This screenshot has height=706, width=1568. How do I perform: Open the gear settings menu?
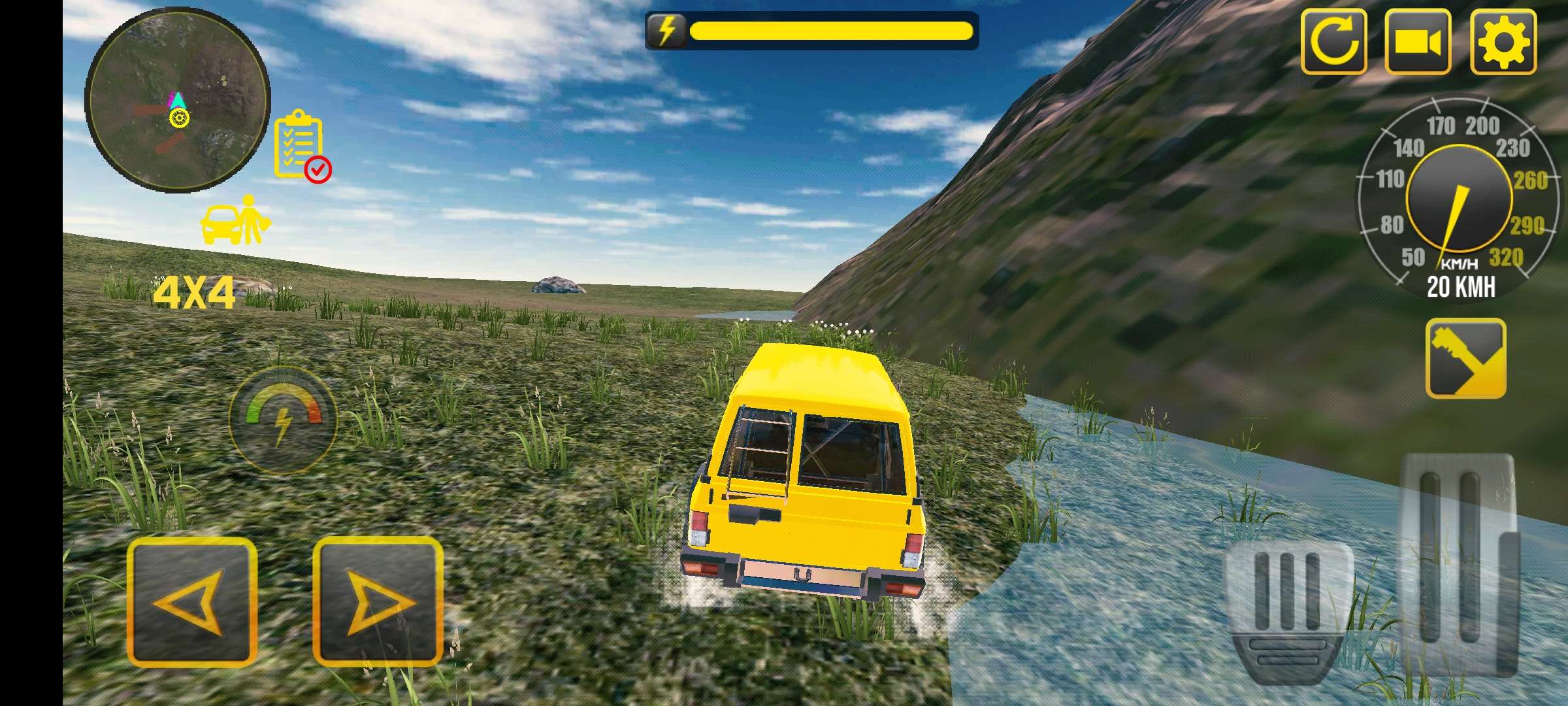tap(1503, 42)
